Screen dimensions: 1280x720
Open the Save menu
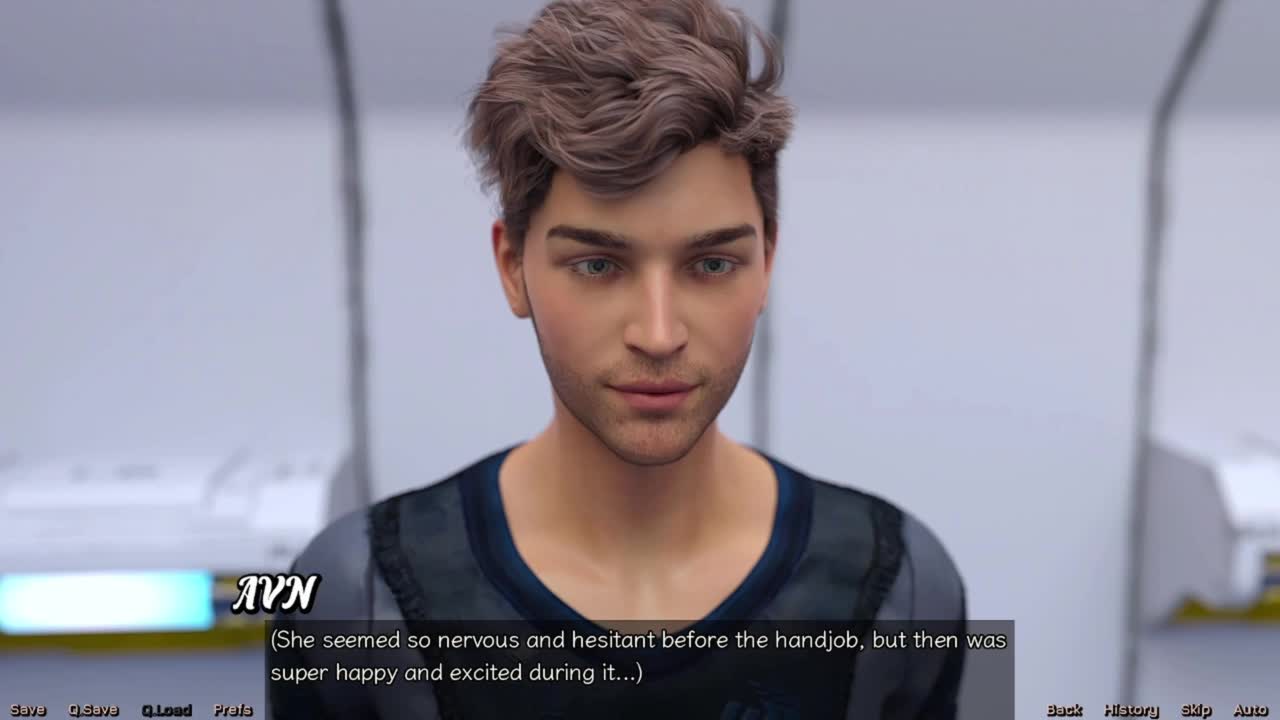click(x=28, y=710)
